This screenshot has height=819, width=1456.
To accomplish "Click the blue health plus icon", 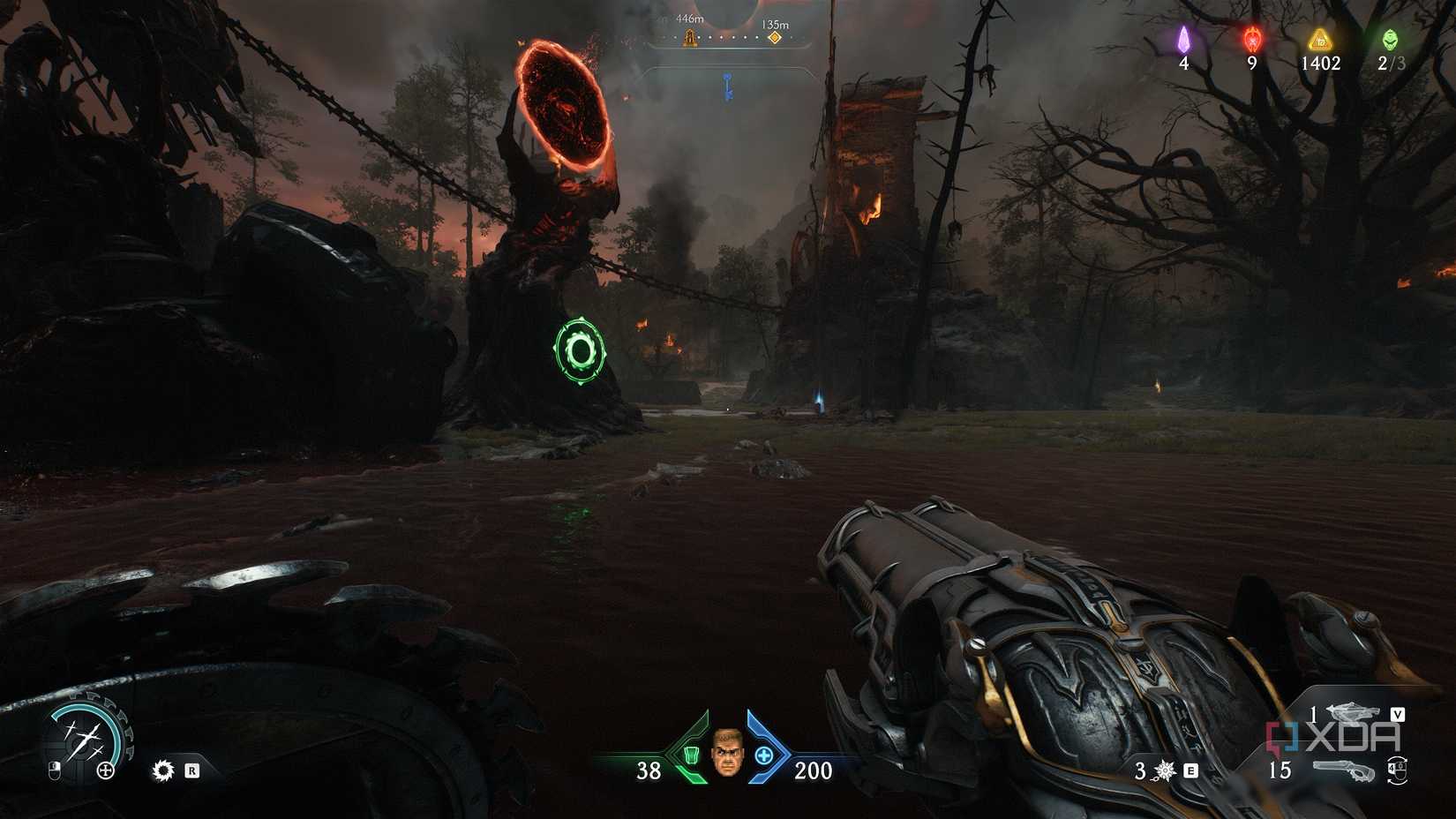I will [x=766, y=756].
